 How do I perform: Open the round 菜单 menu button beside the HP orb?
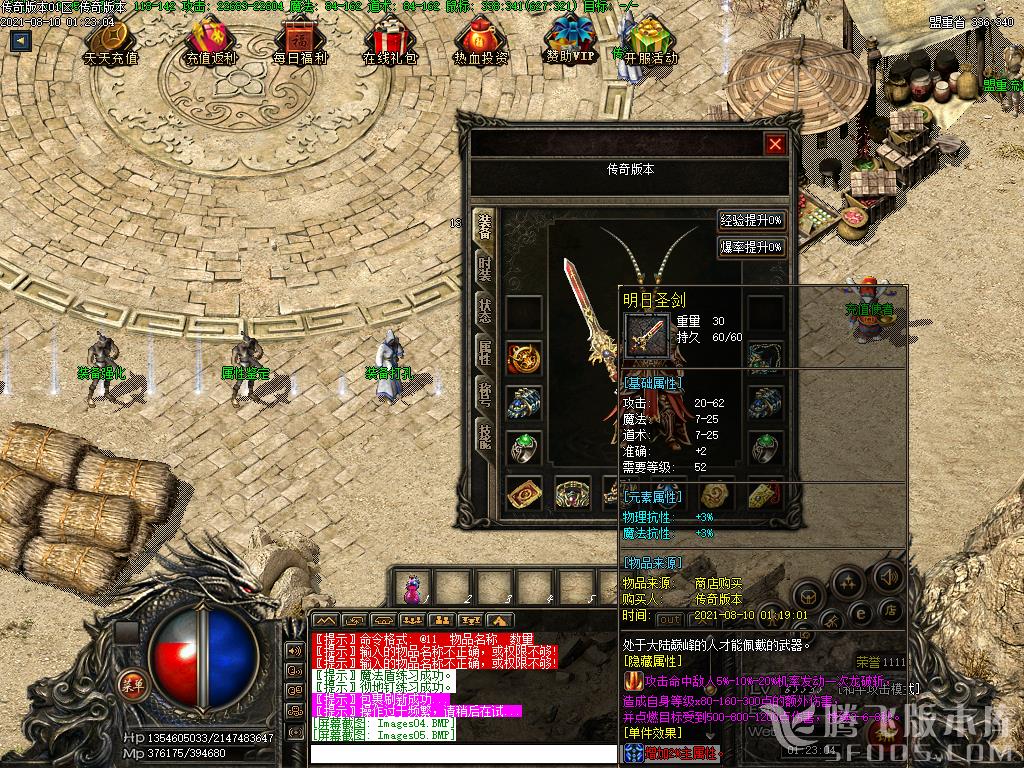point(131,684)
